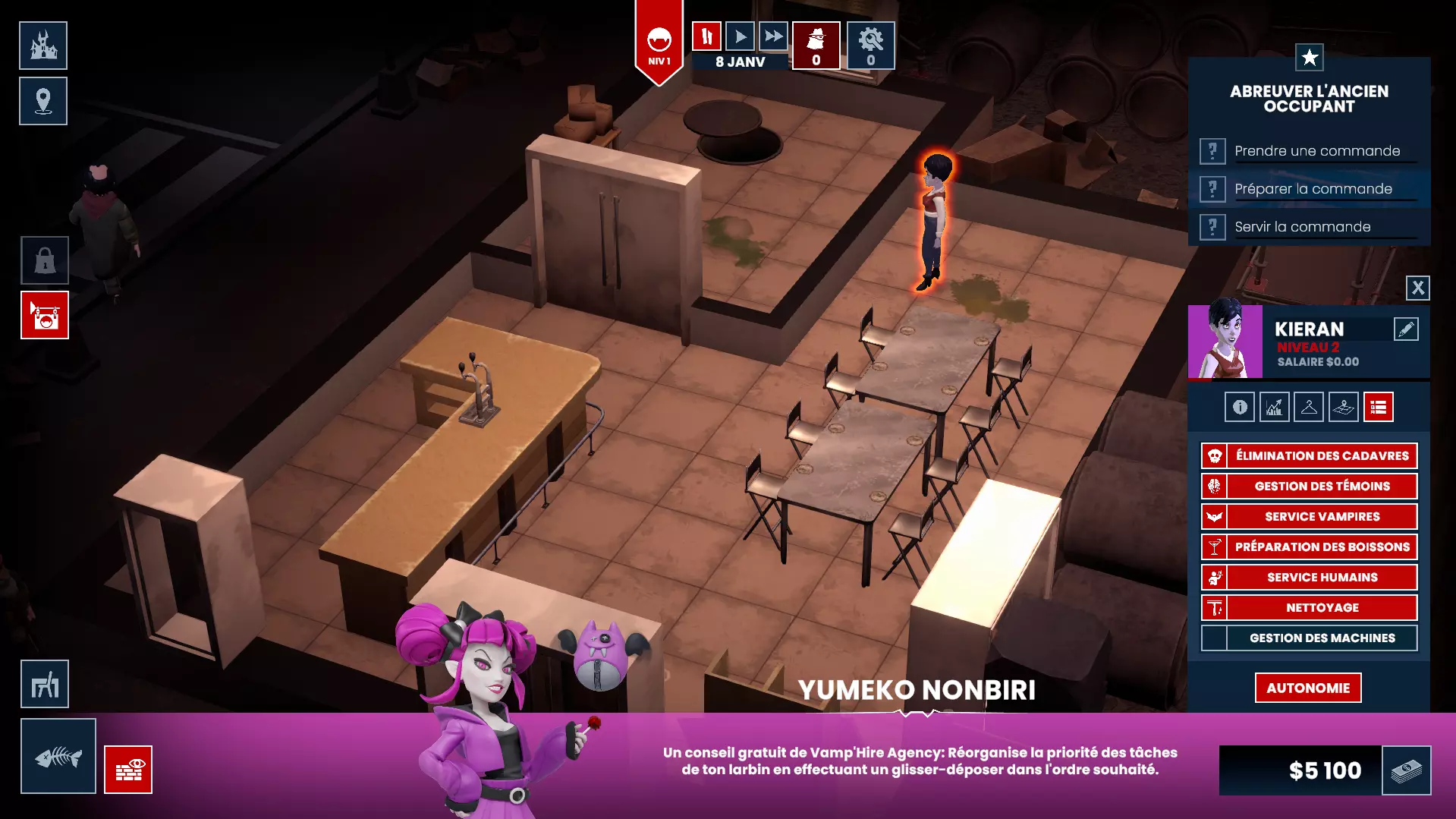
Task: Open the furniture build menu
Action: (45, 685)
